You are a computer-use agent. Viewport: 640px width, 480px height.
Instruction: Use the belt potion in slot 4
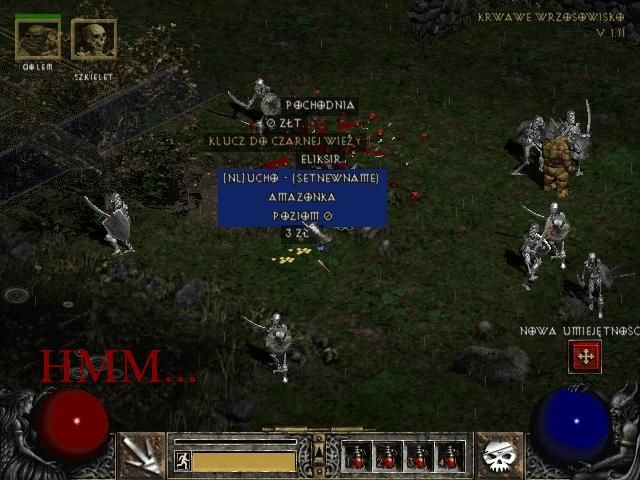(449, 457)
